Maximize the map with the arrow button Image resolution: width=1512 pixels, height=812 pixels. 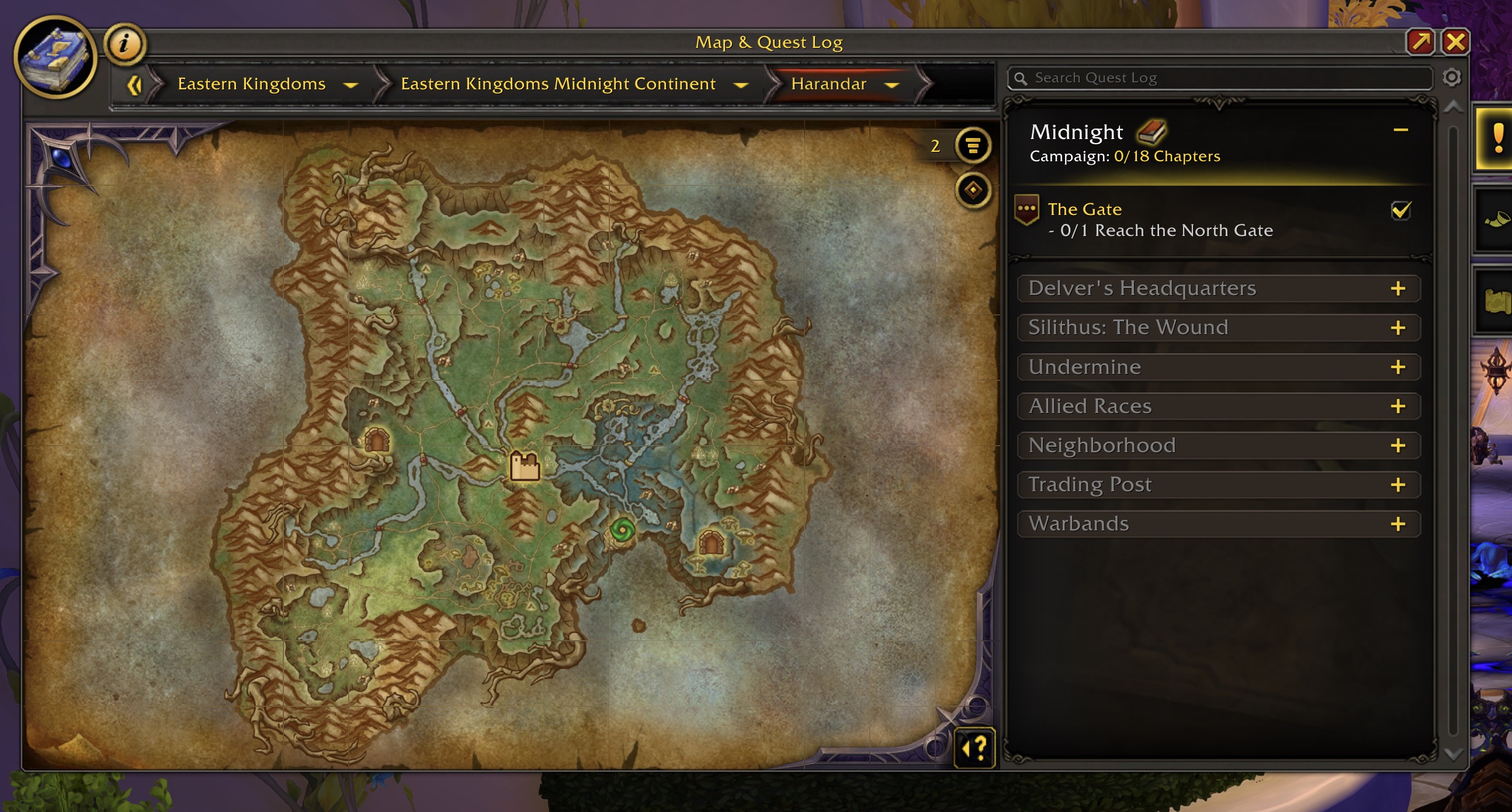(1420, 42)
